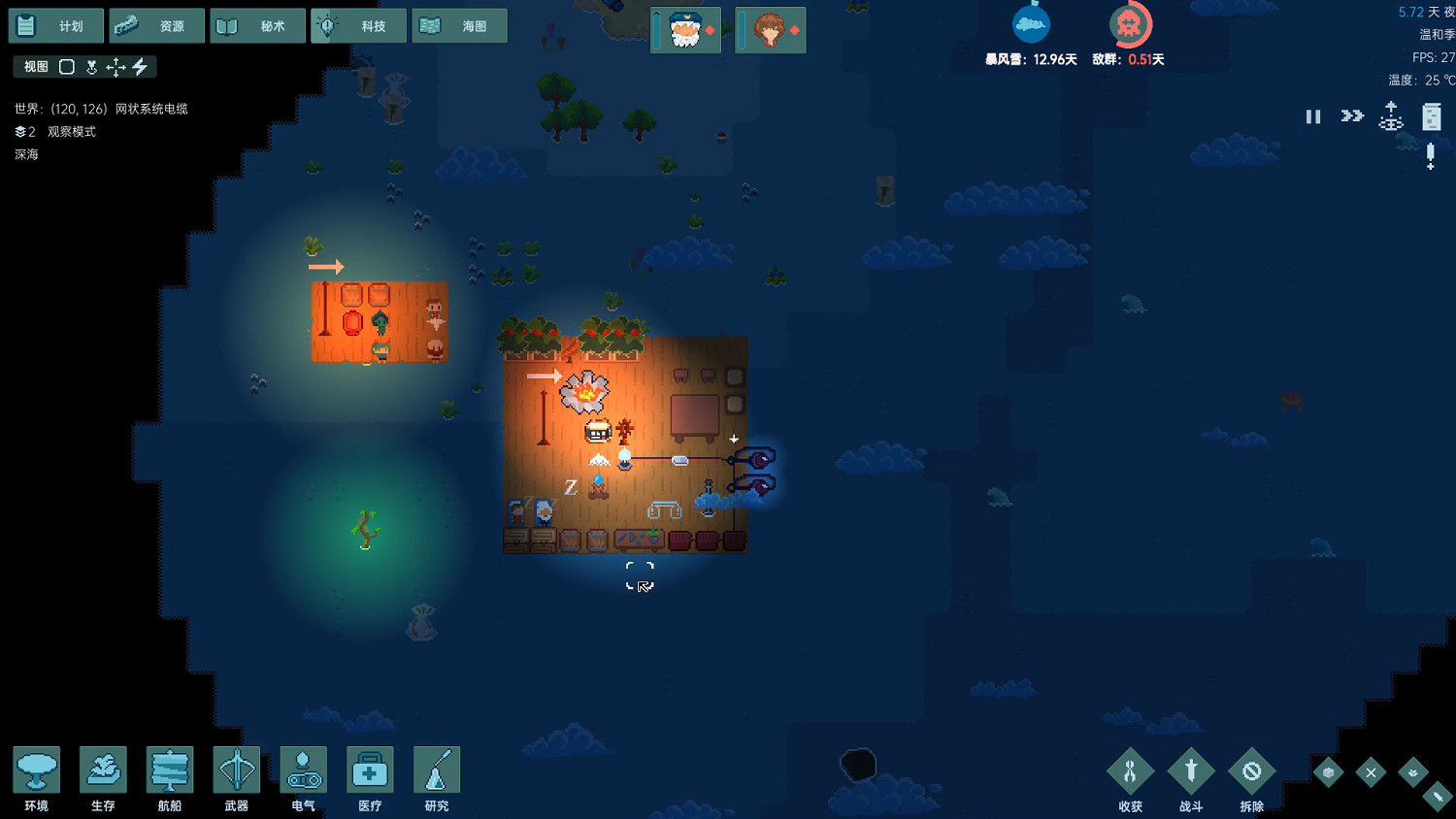Open the bearded captain's character portrait
The image size is (1456, 819).
[684, 30]
